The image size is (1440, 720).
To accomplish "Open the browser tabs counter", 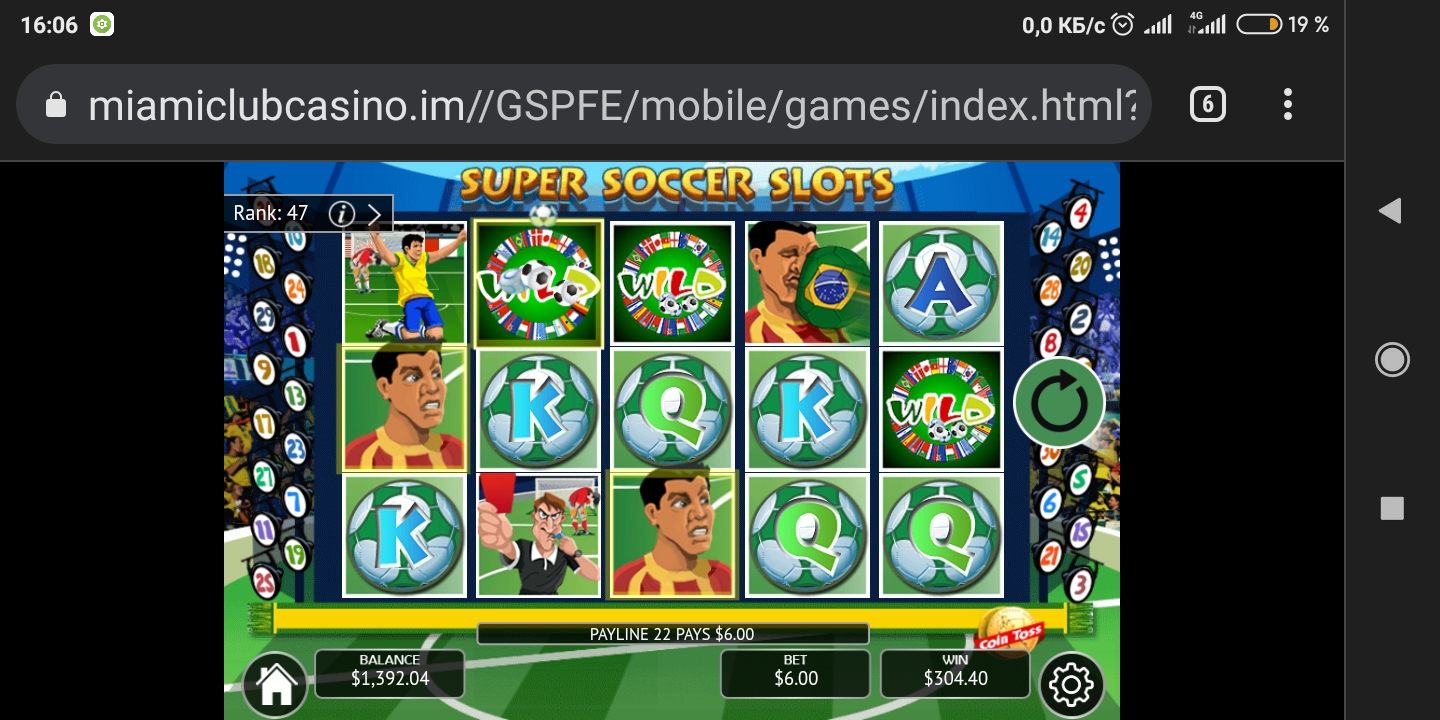I will [1207, 104].
